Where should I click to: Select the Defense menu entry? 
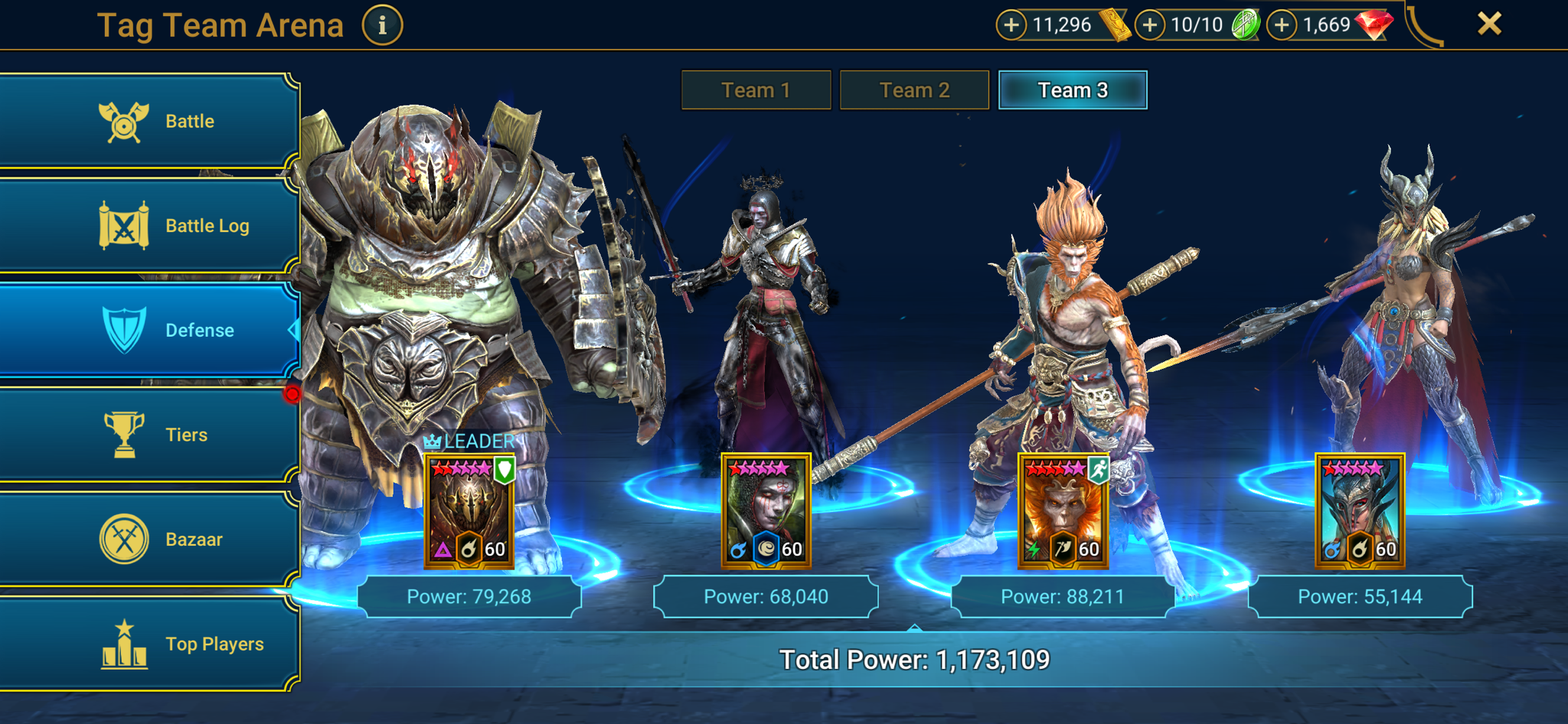(149, 330)
